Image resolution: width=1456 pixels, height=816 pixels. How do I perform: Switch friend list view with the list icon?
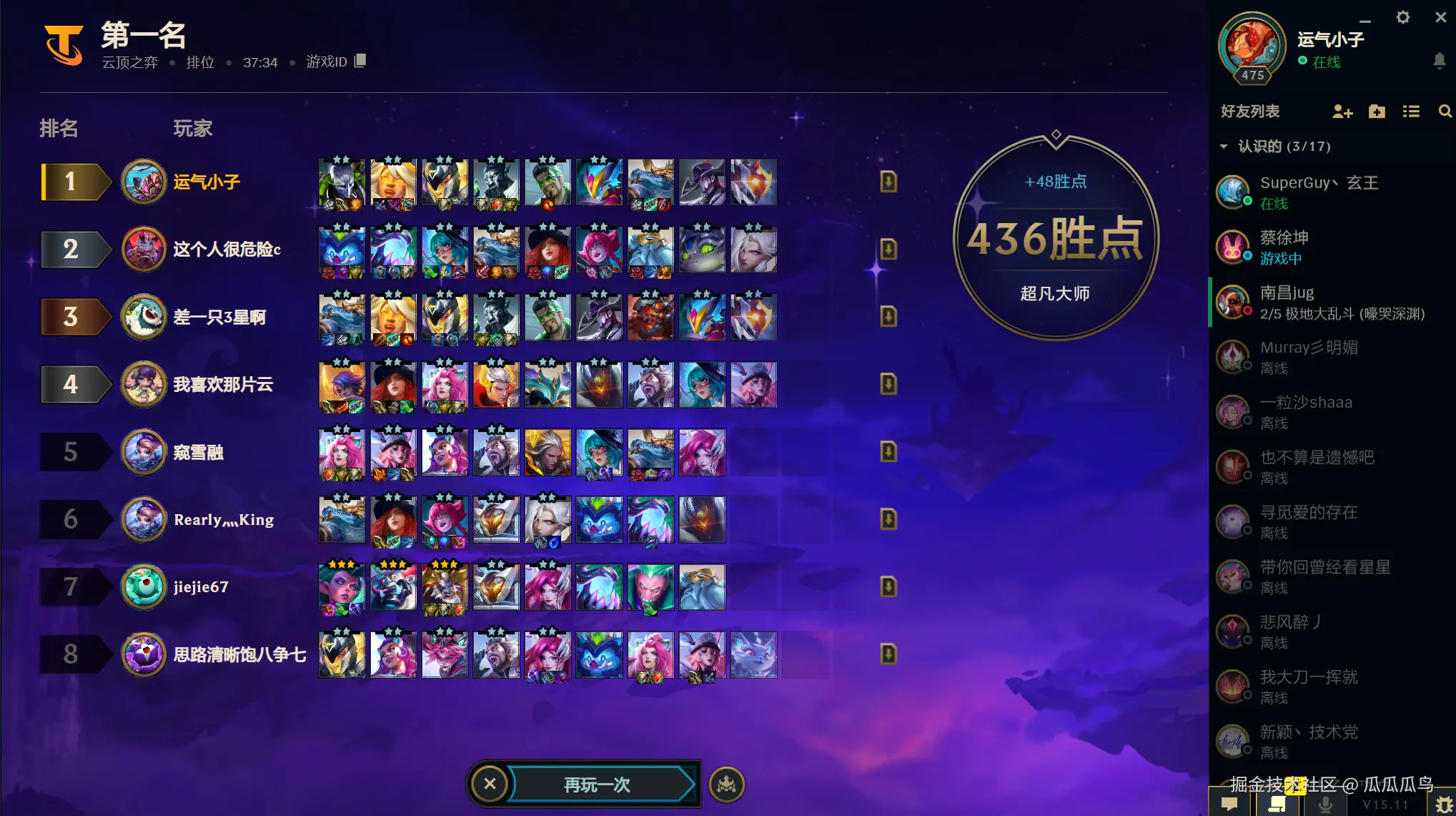[x=1410, y=112]
